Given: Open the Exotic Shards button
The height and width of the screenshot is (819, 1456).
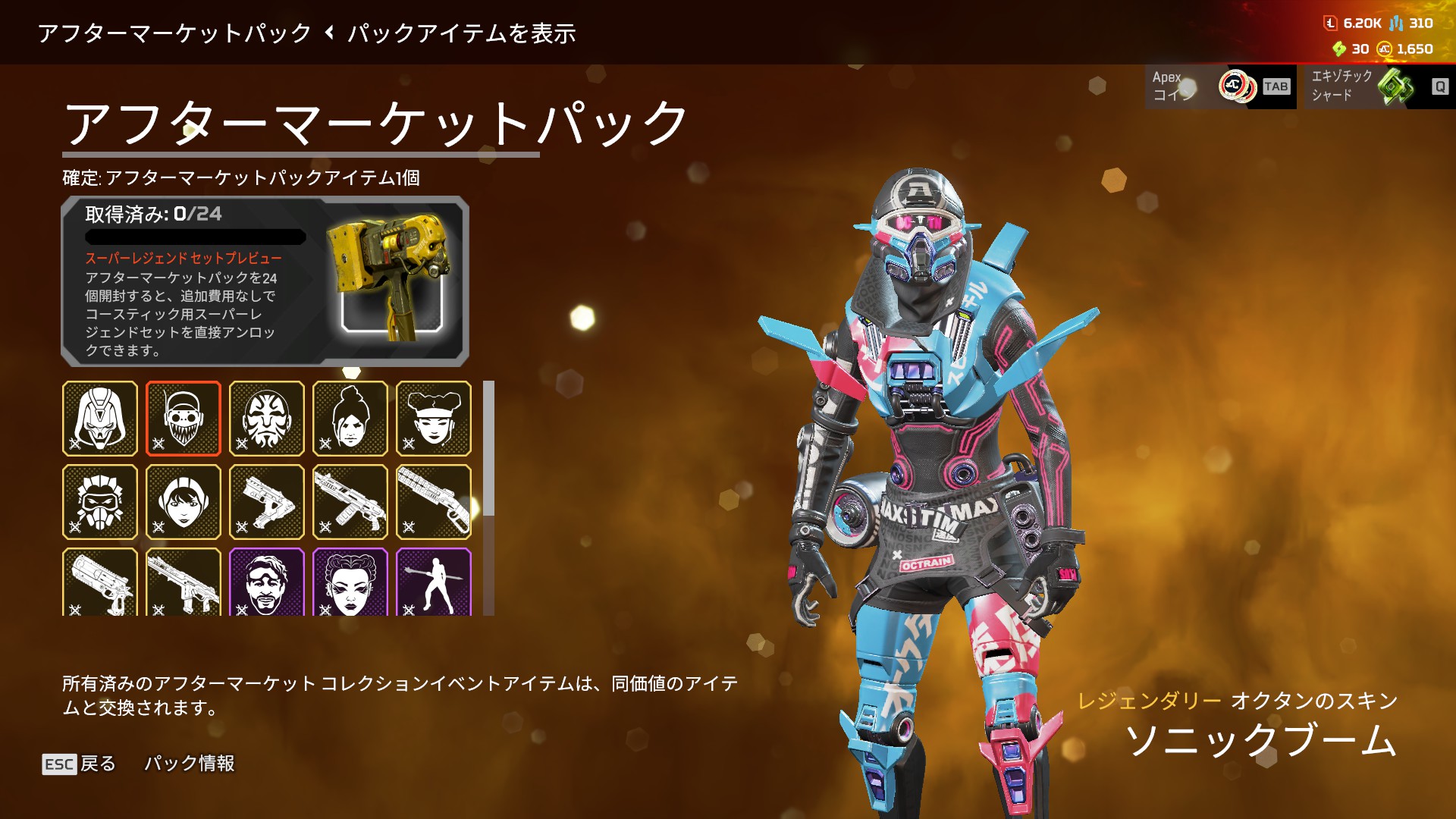Looking at the screenshot, I should coord(1375,86).
